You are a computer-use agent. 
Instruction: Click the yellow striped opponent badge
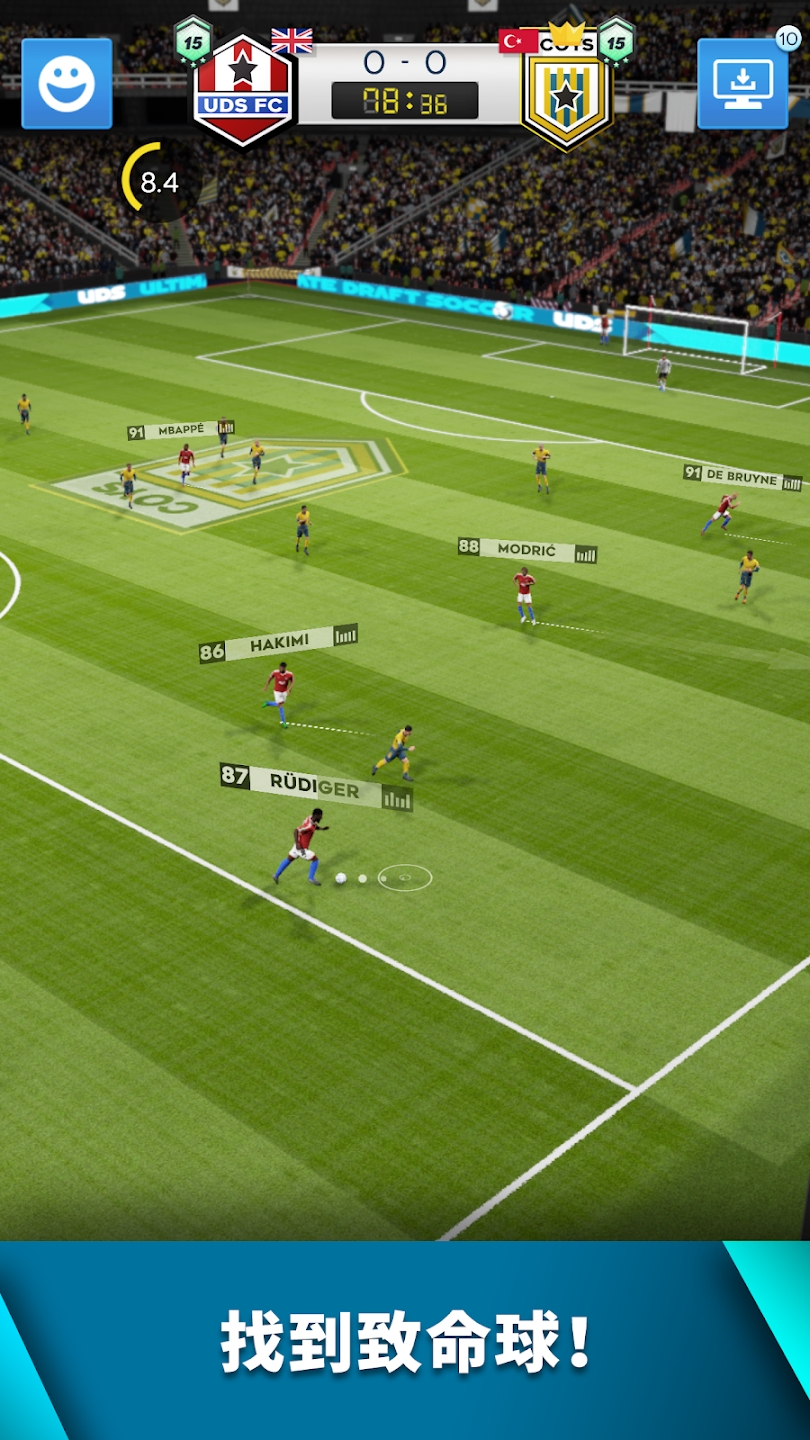coord(566,95)
